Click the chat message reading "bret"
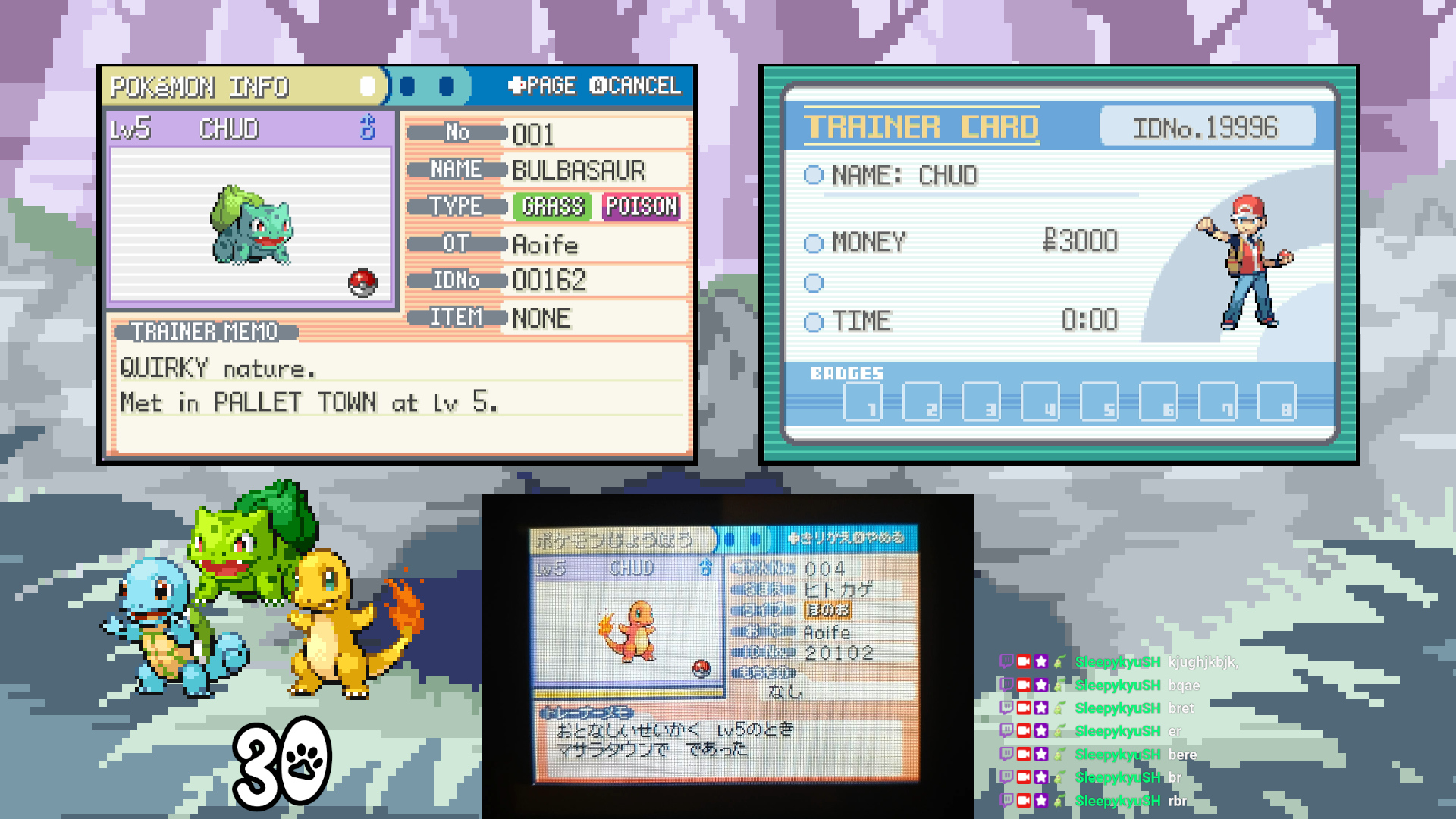 coord(1181,708)
